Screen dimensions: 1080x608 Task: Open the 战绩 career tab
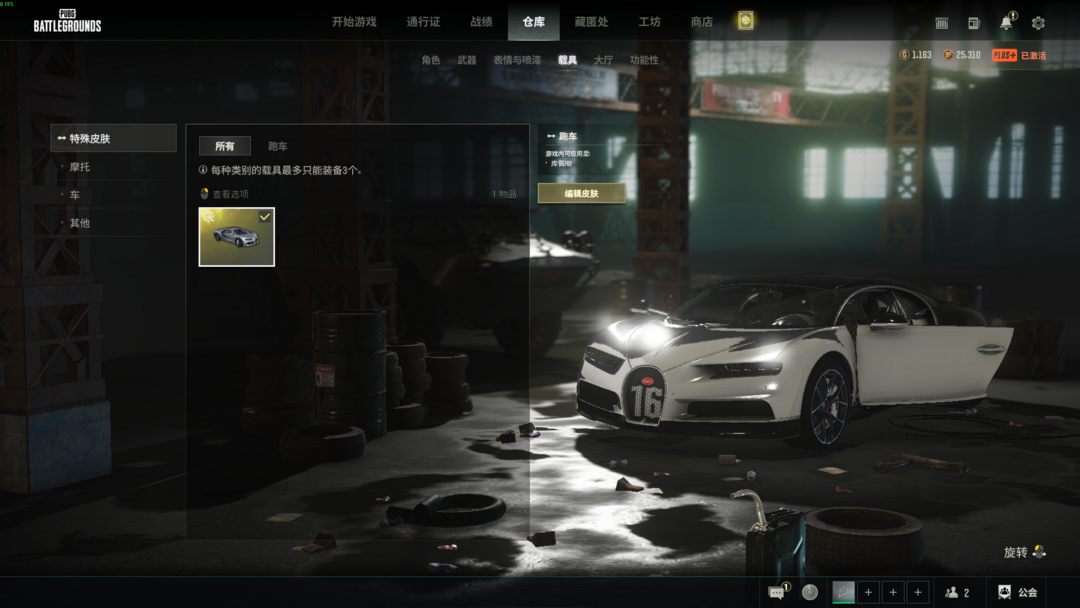coord(481,22)
